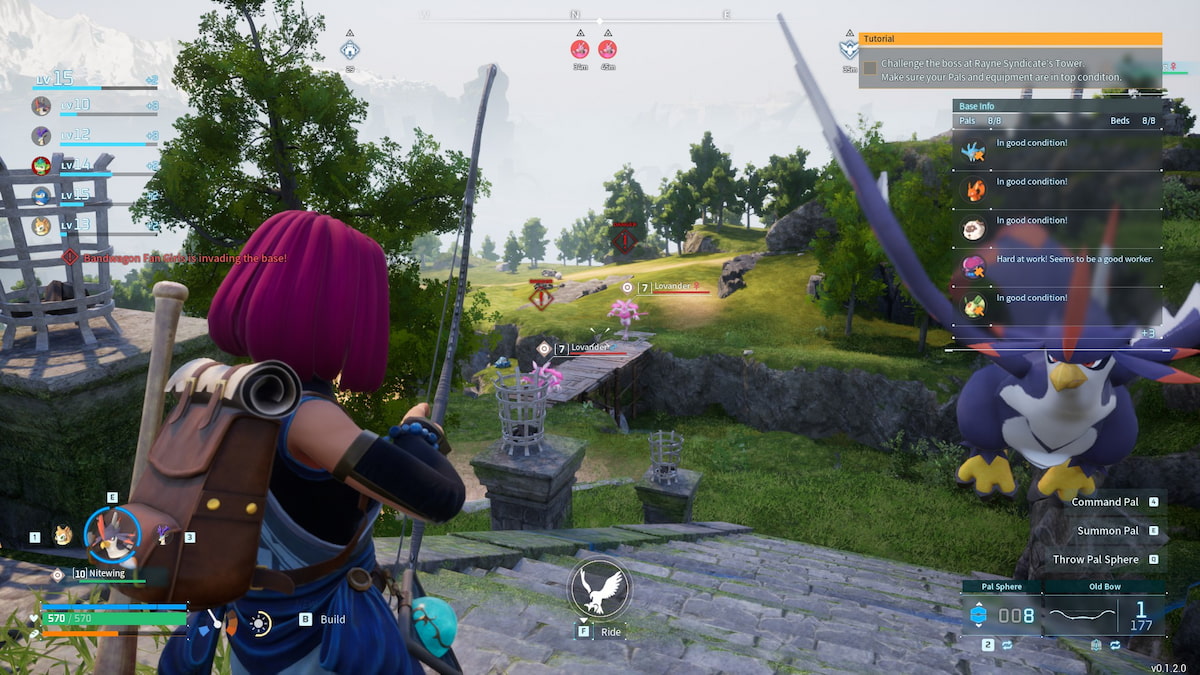Click the Ride eagle icon

pyautogui.click(x=598, y=589)
